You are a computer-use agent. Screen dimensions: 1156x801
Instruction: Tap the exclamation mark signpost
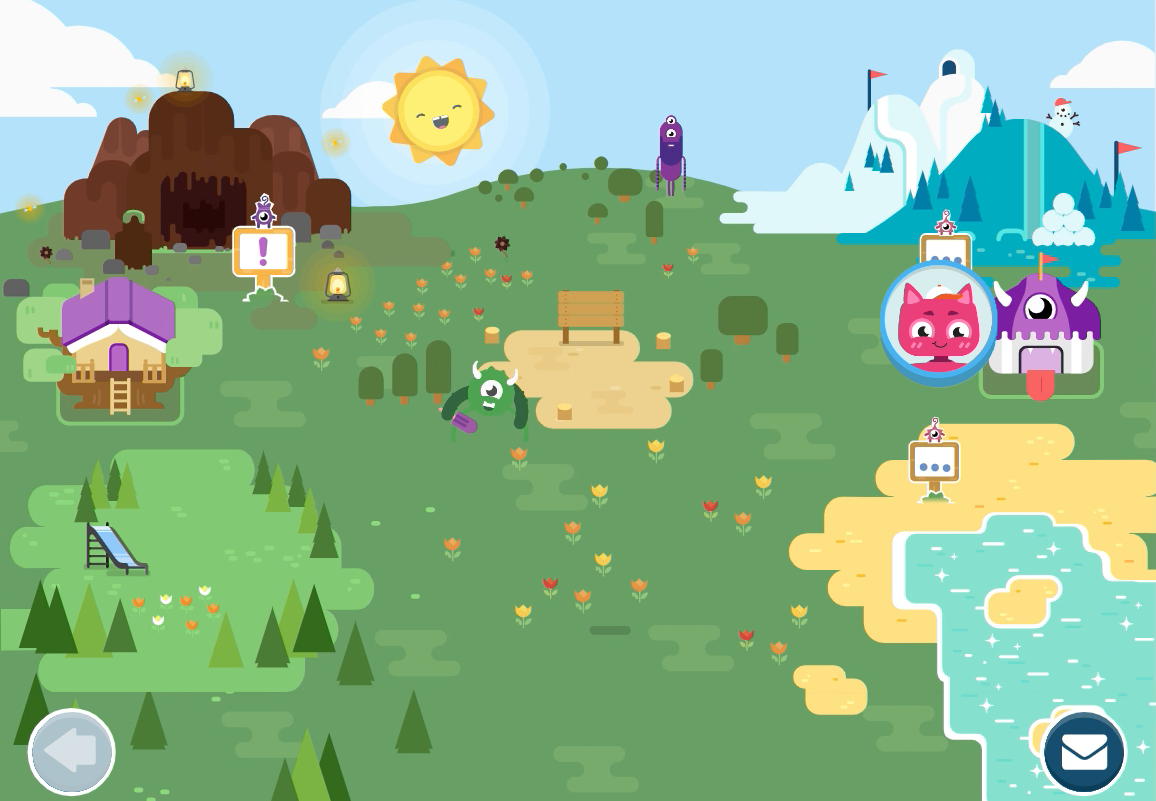264,250
